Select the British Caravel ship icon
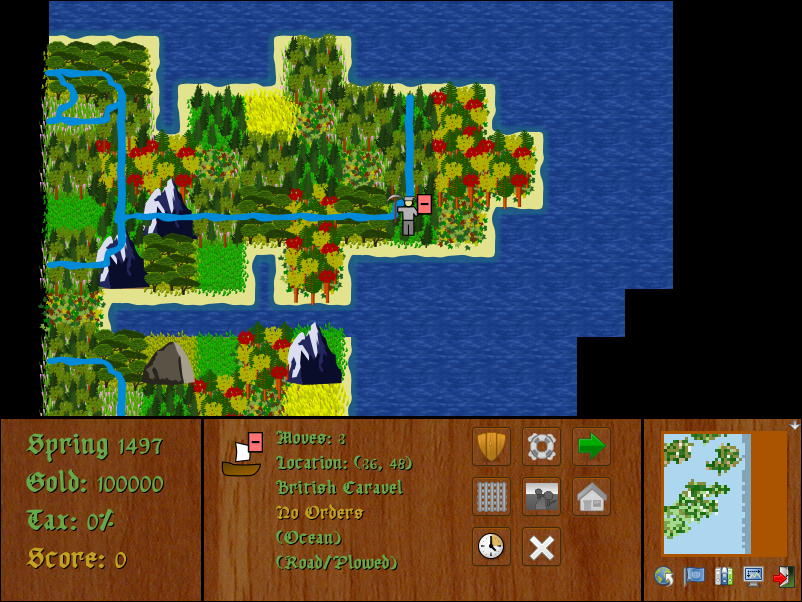Image resolution: width=802 pixels, height=602 pixels. (241, 457)
